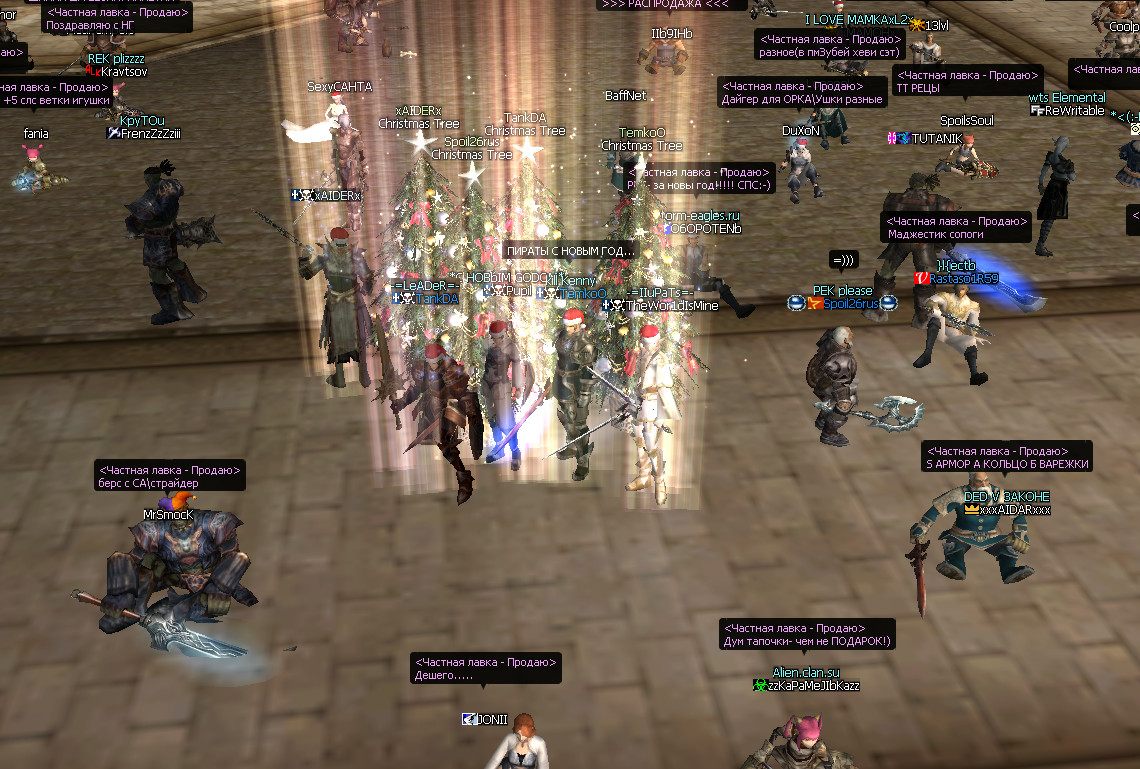Viewport: 1140px width, 769px height.
Task: Open the "Маджестик сапоги" private store sign
Action: [955, 228]
